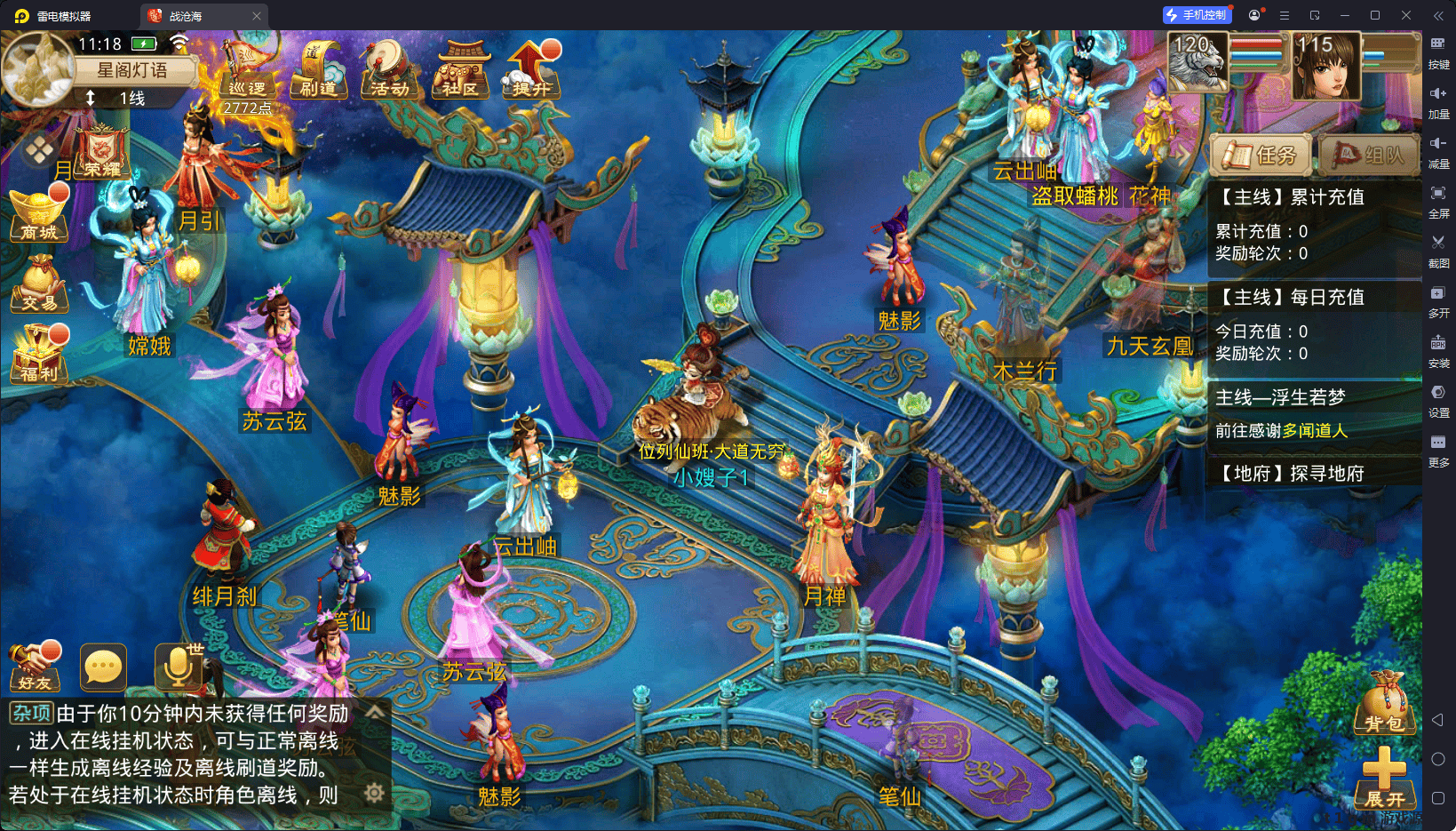Image resolution: width=1456 pixels, height=831 pixels.
Task: Open the 背包 backpack
Action: 1384,704
